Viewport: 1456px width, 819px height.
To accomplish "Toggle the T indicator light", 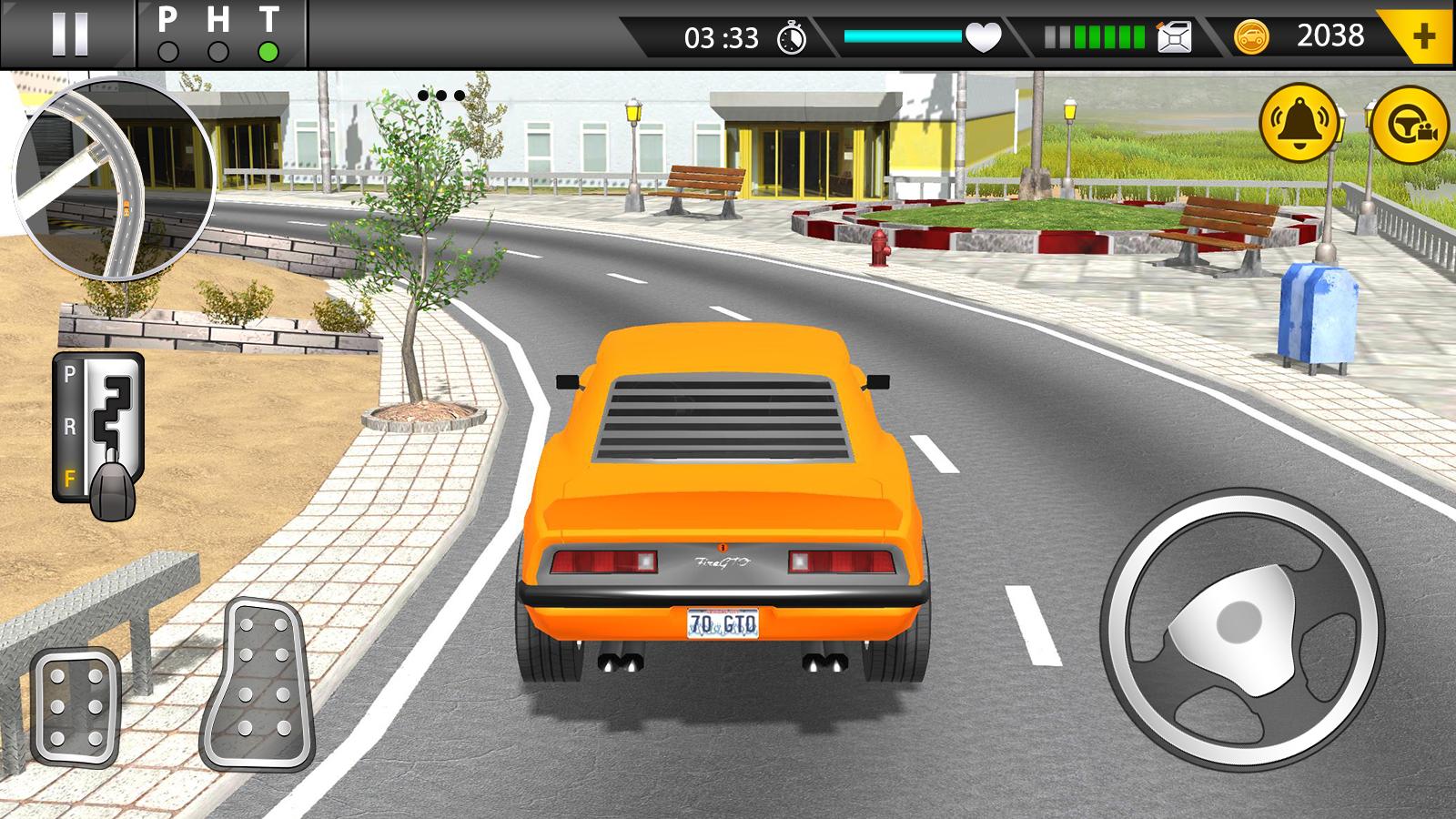I will point(268,52).
